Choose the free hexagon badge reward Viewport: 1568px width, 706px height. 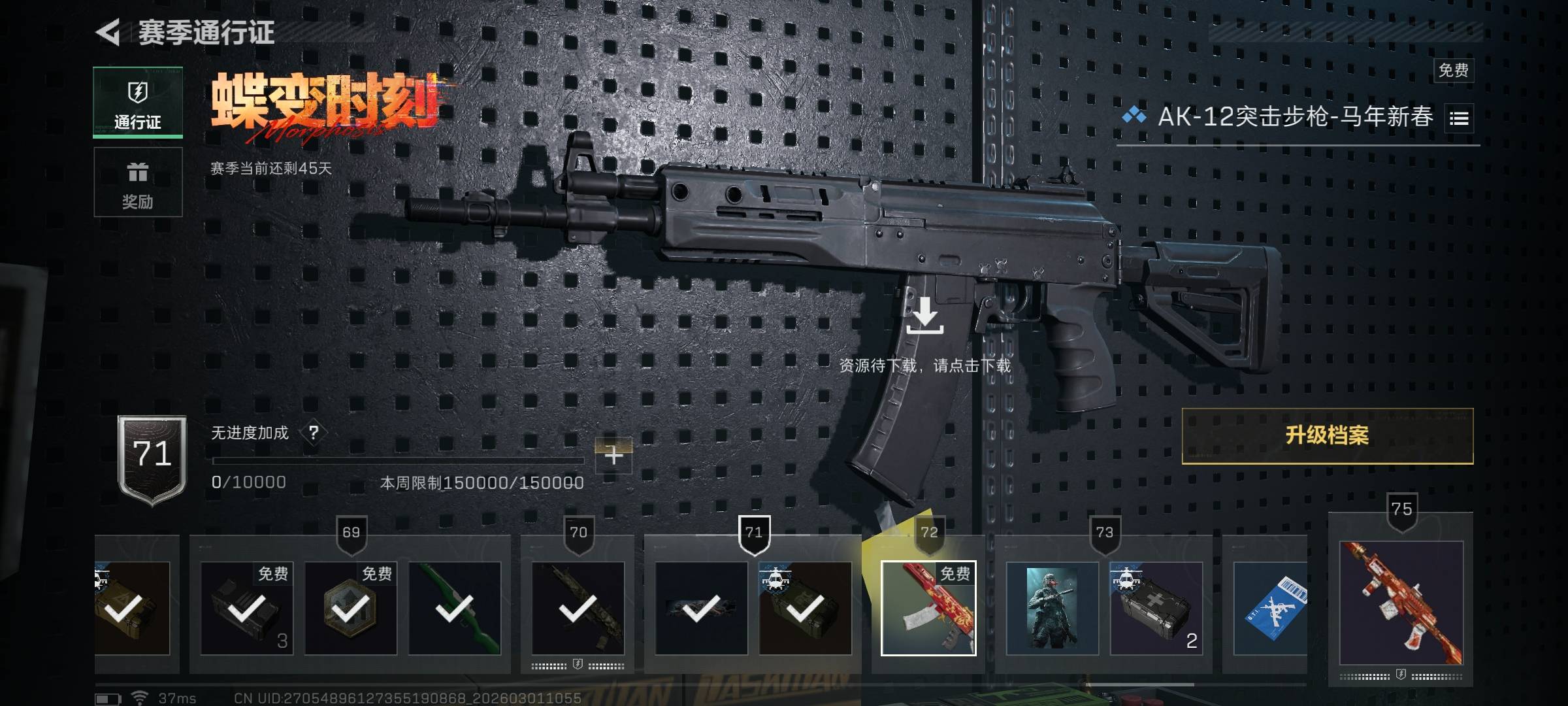(351, 608)
